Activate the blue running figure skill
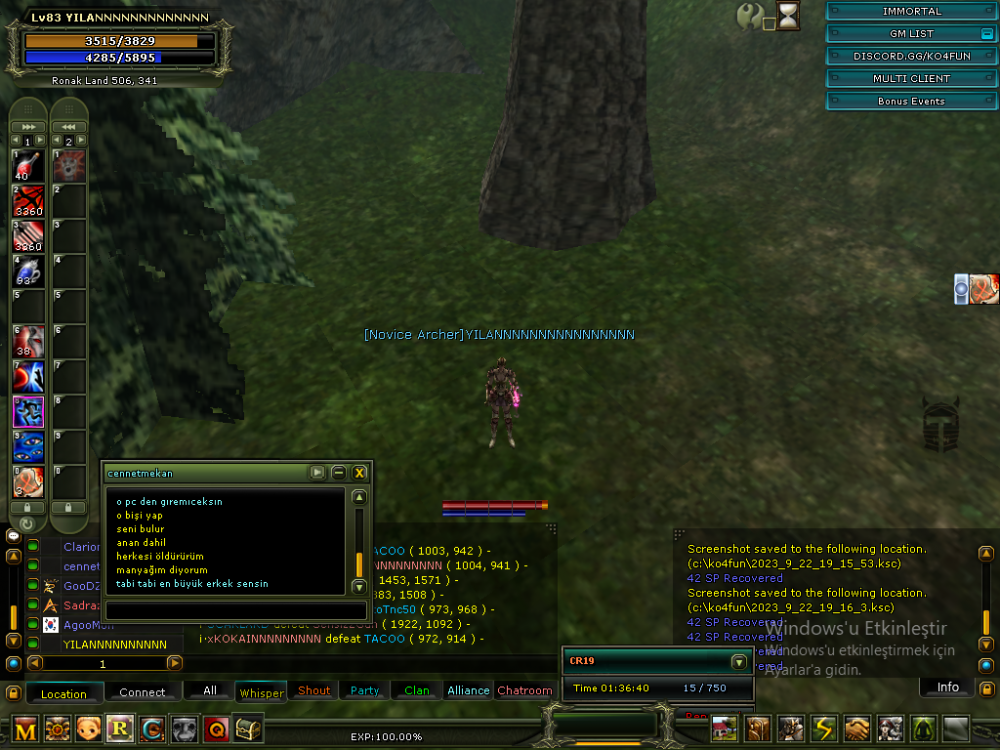This screenshot has width=1000, height=750. click(27, 411)
